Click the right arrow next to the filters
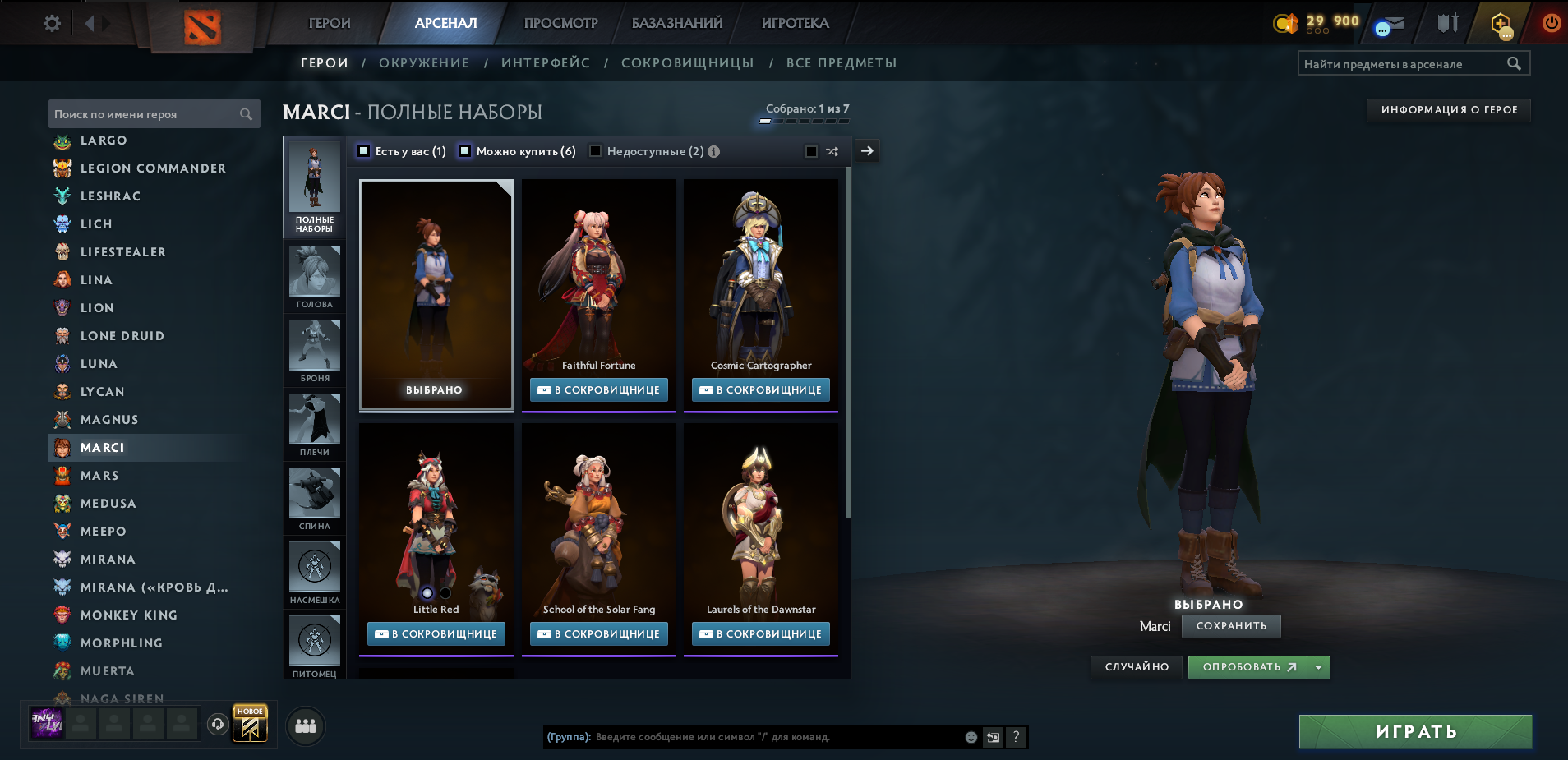 [x=867, y=151]
